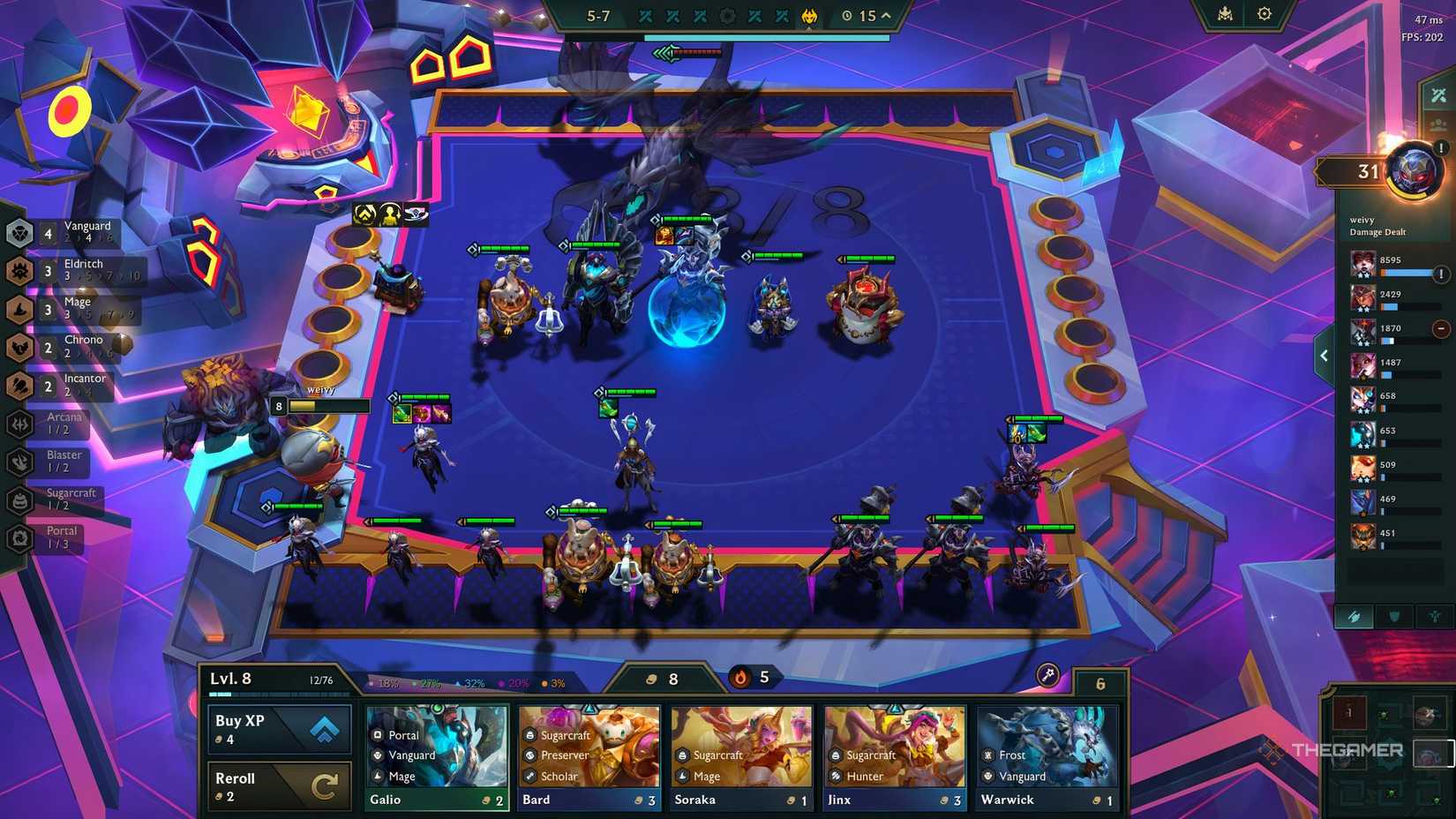Click the Chrono trait hexagon icon
Viewport: 1456px width, 819px height.
click(x=19, y=348)
